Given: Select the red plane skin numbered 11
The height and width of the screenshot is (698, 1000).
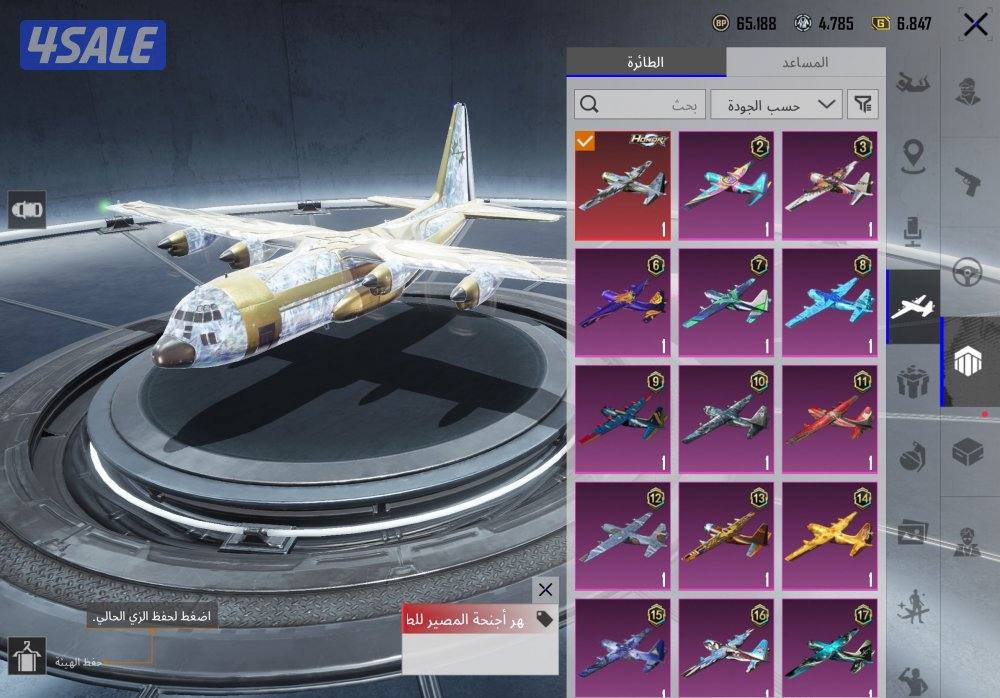Looking at the screenshot, I should pos(829,420).
